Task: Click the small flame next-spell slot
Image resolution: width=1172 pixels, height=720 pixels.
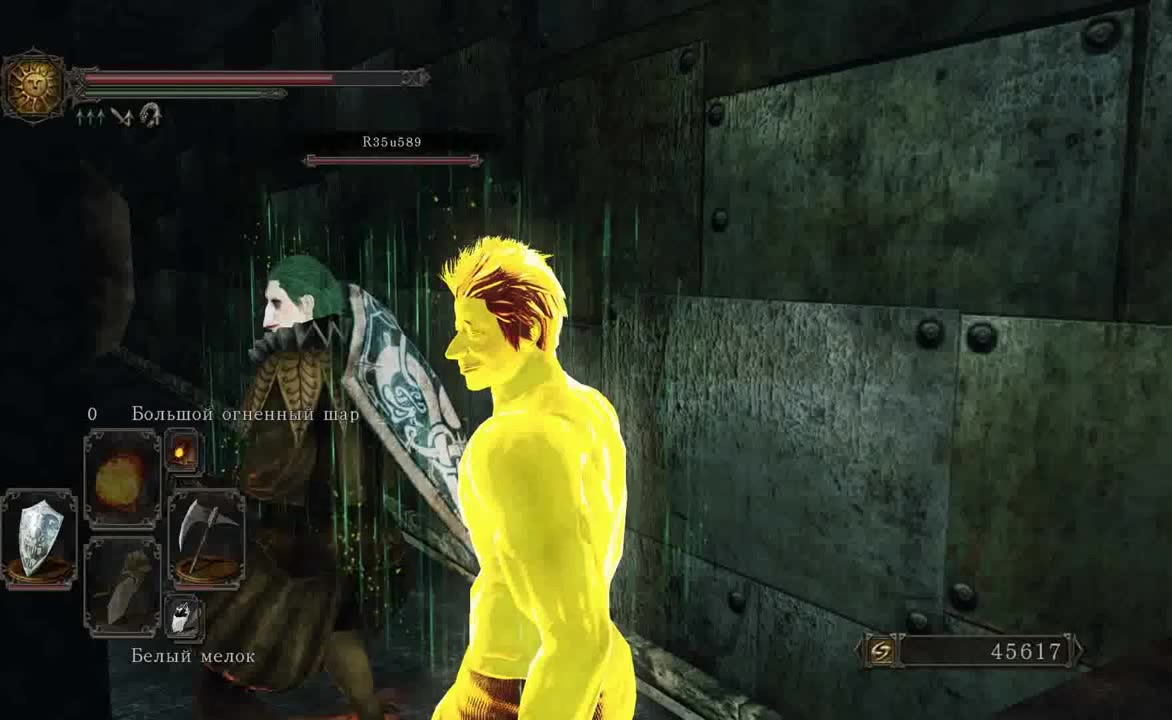Action: point(183,453)
